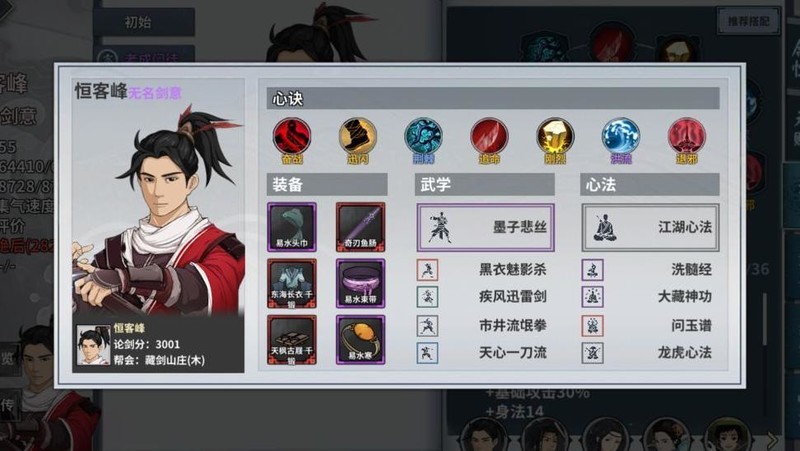800x451 pixels.
Task: Inspect the 奇刃鱼肠 dagger weapon slot
Action: pyautogui.click(x=360, y=227)
